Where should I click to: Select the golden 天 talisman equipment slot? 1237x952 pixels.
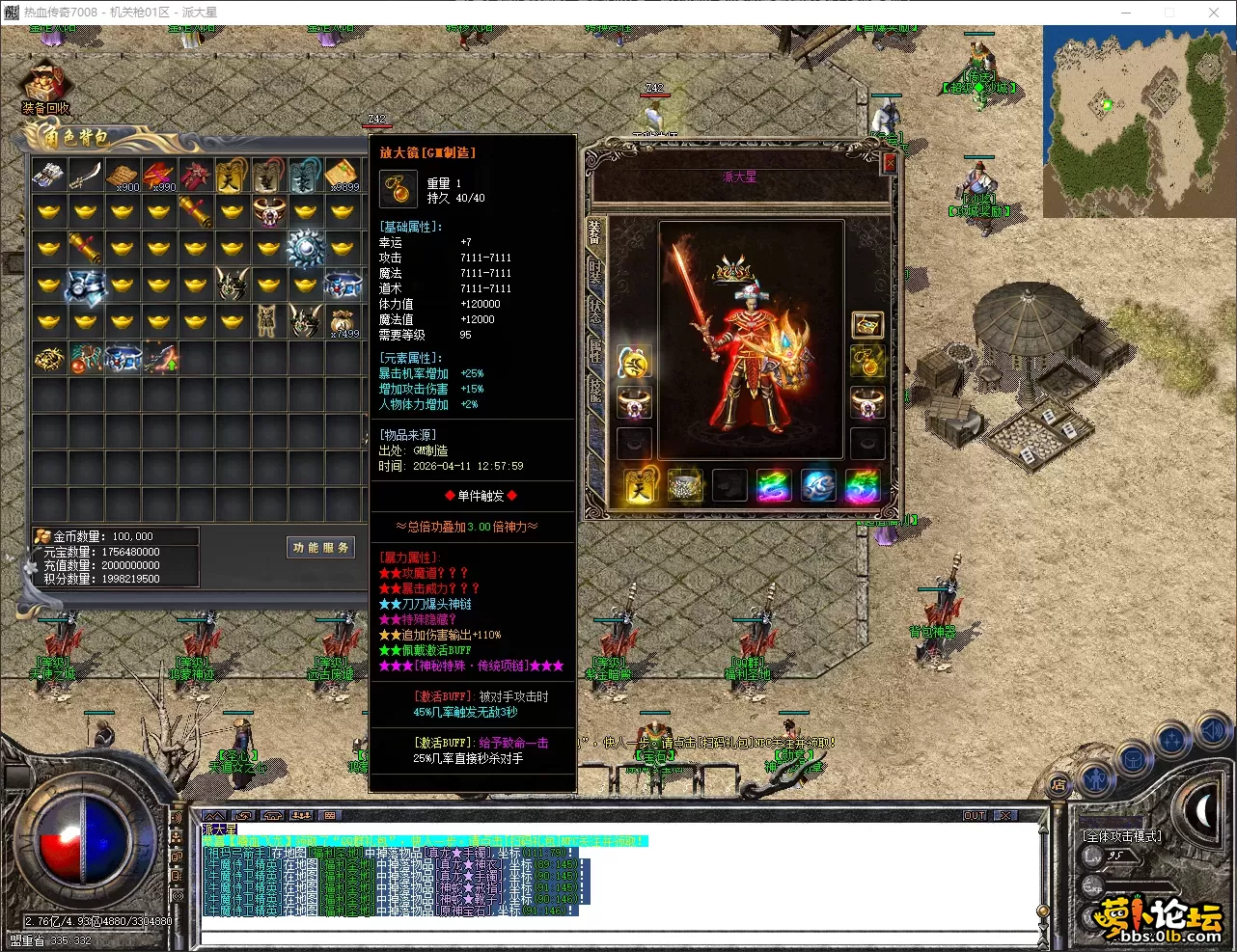(x=641, y=486)
